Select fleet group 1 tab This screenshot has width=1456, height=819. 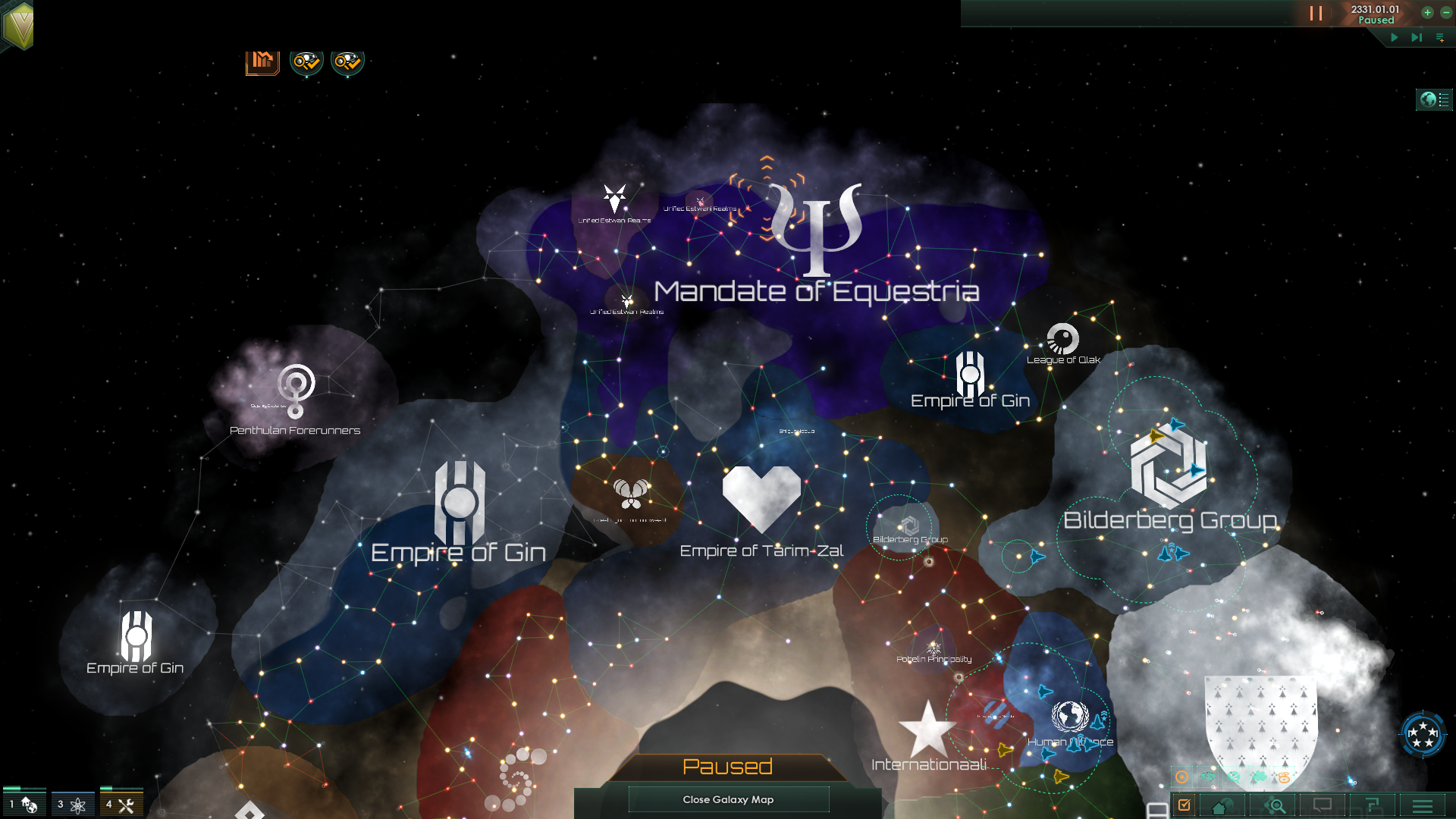point(24,804)
